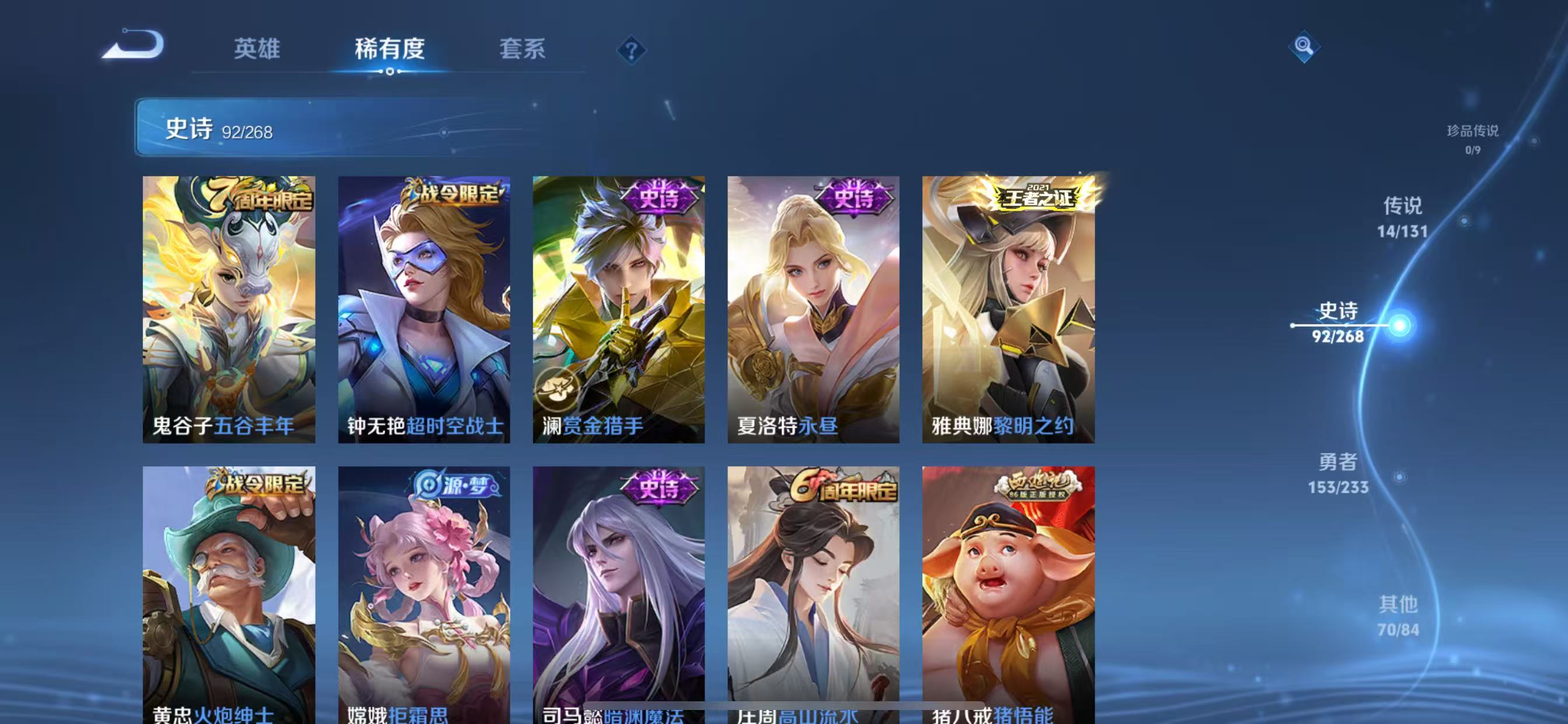Screen dimensions: 1568x724
Task: Click the page indicator dot under 稀有度
Action: [390, 71]
